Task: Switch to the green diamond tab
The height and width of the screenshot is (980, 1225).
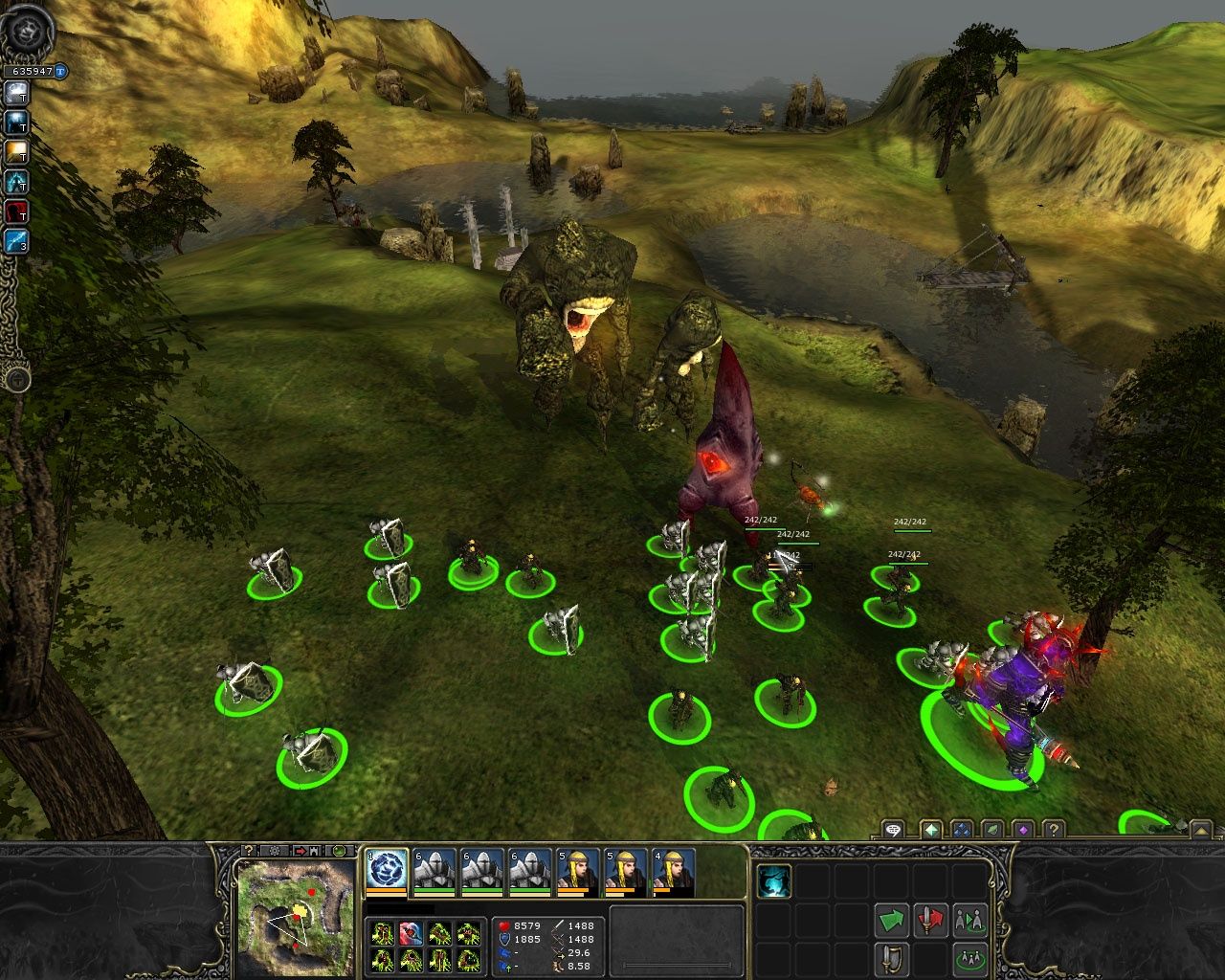Action: [x=931, y=830]
